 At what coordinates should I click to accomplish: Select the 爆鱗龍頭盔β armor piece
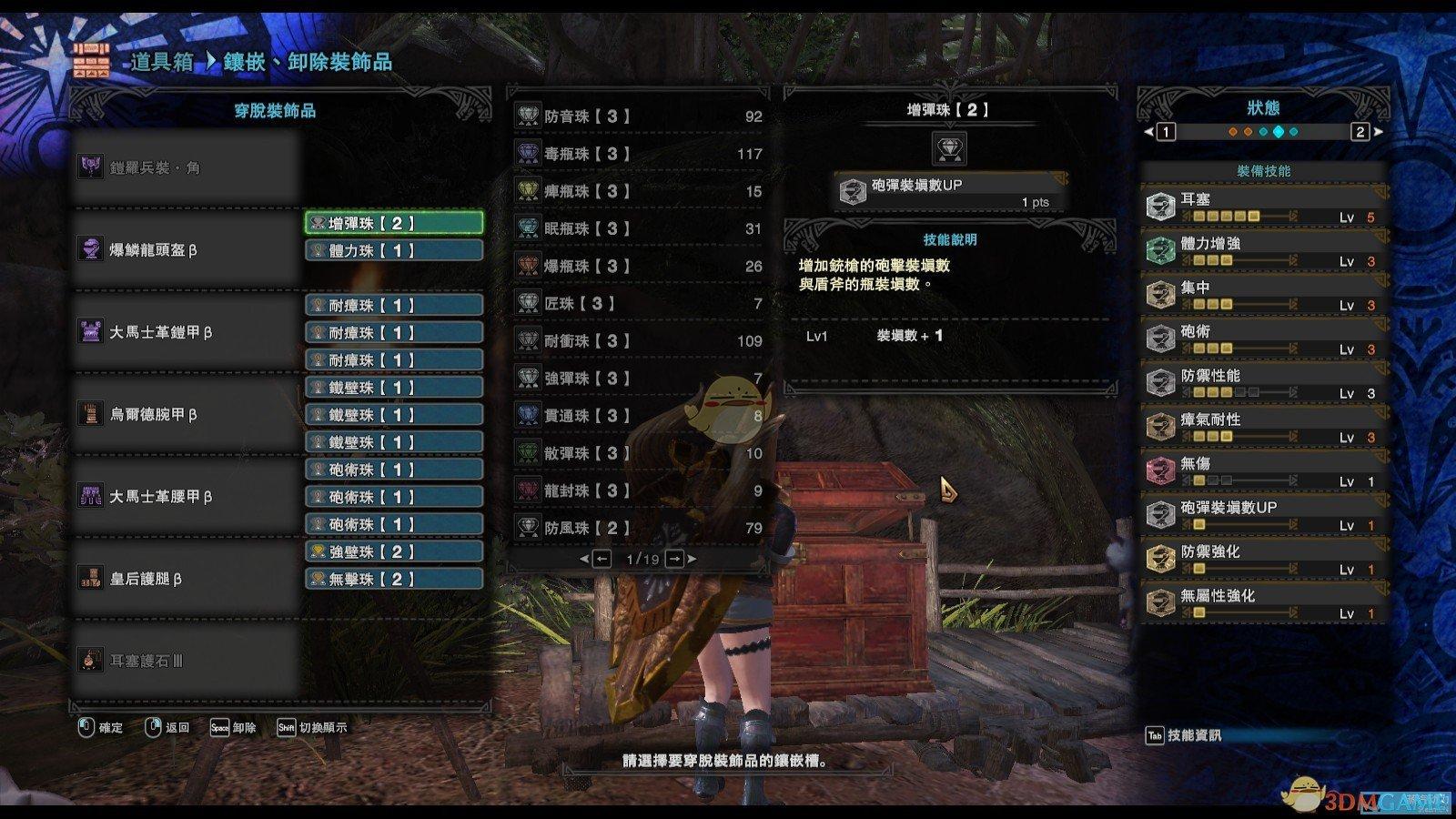point(187,249)
